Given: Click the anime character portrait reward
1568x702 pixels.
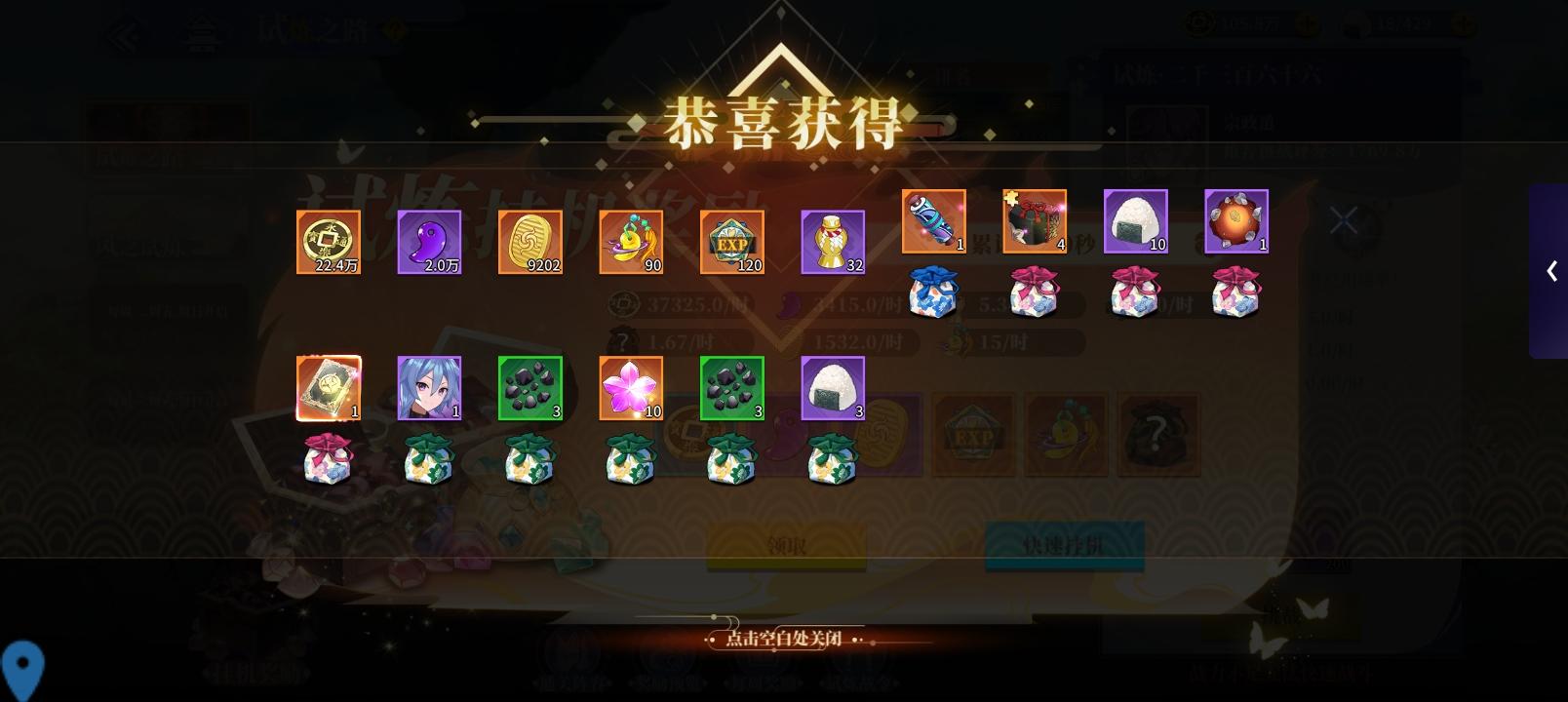Looking at the screenshot, I should click(x=429, y=387).
